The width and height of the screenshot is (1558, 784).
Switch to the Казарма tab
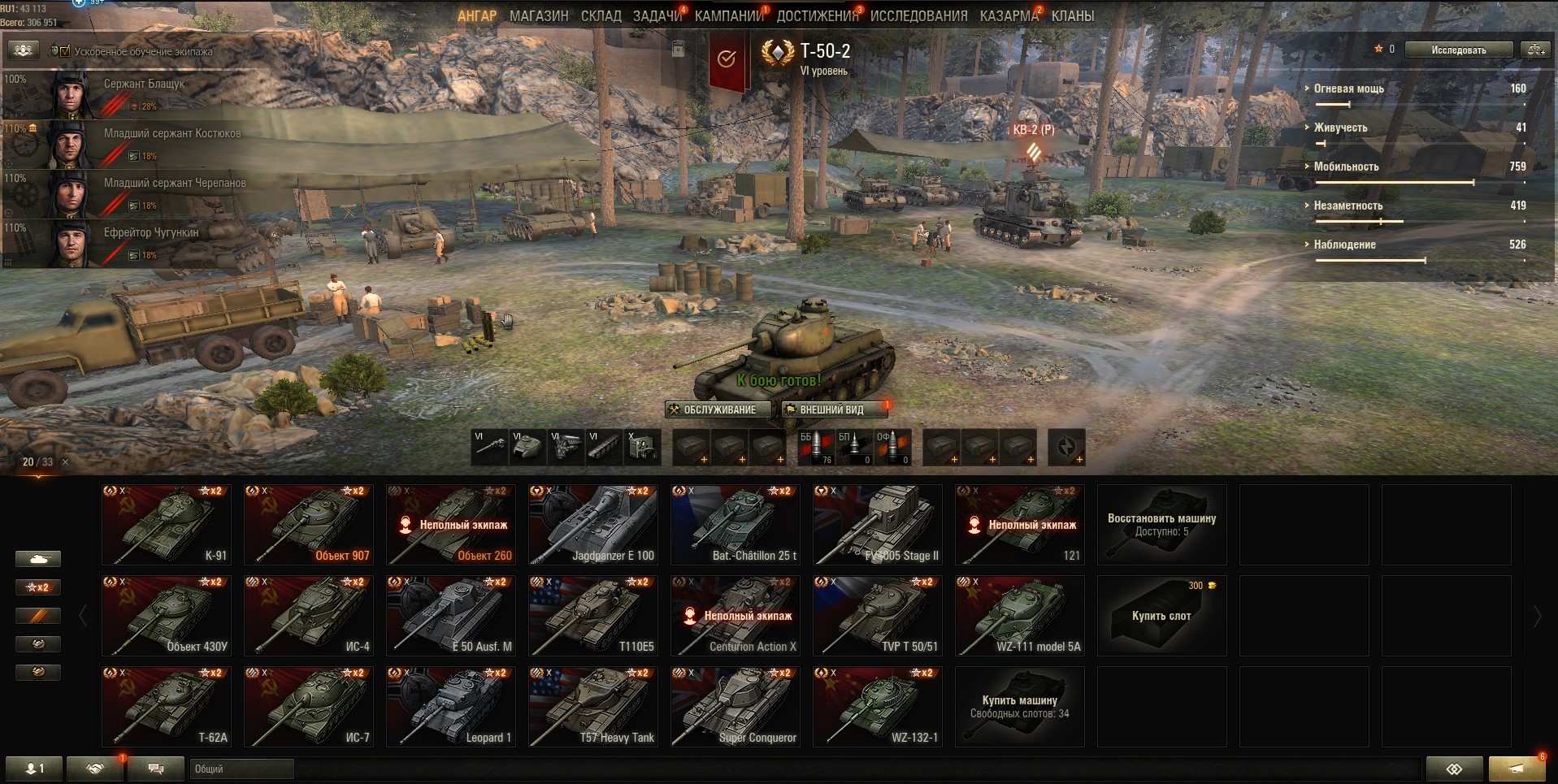pyautogui.click(x=1009, y=16)
